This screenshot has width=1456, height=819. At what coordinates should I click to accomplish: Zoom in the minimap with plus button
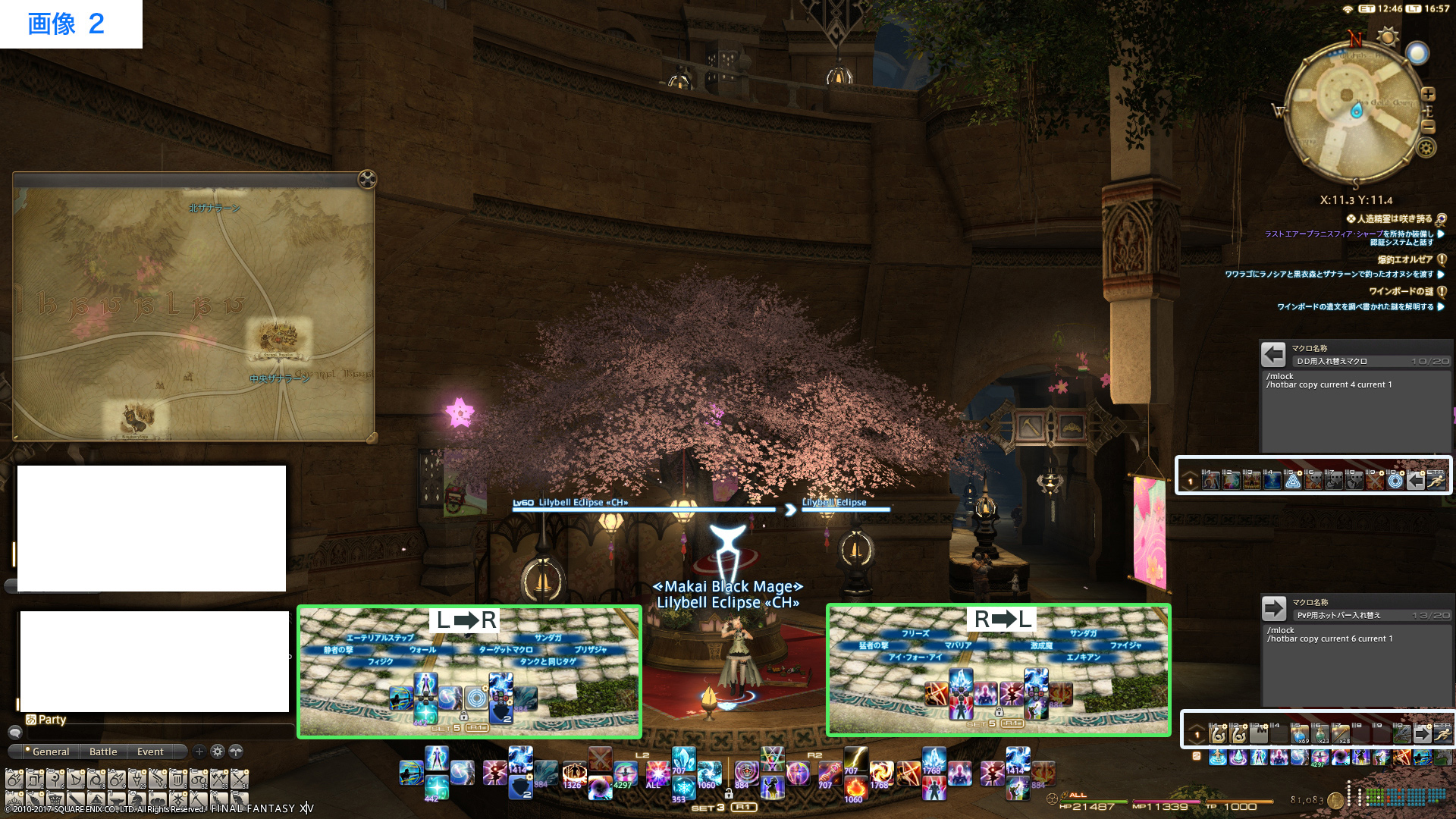pos(1428,94)
